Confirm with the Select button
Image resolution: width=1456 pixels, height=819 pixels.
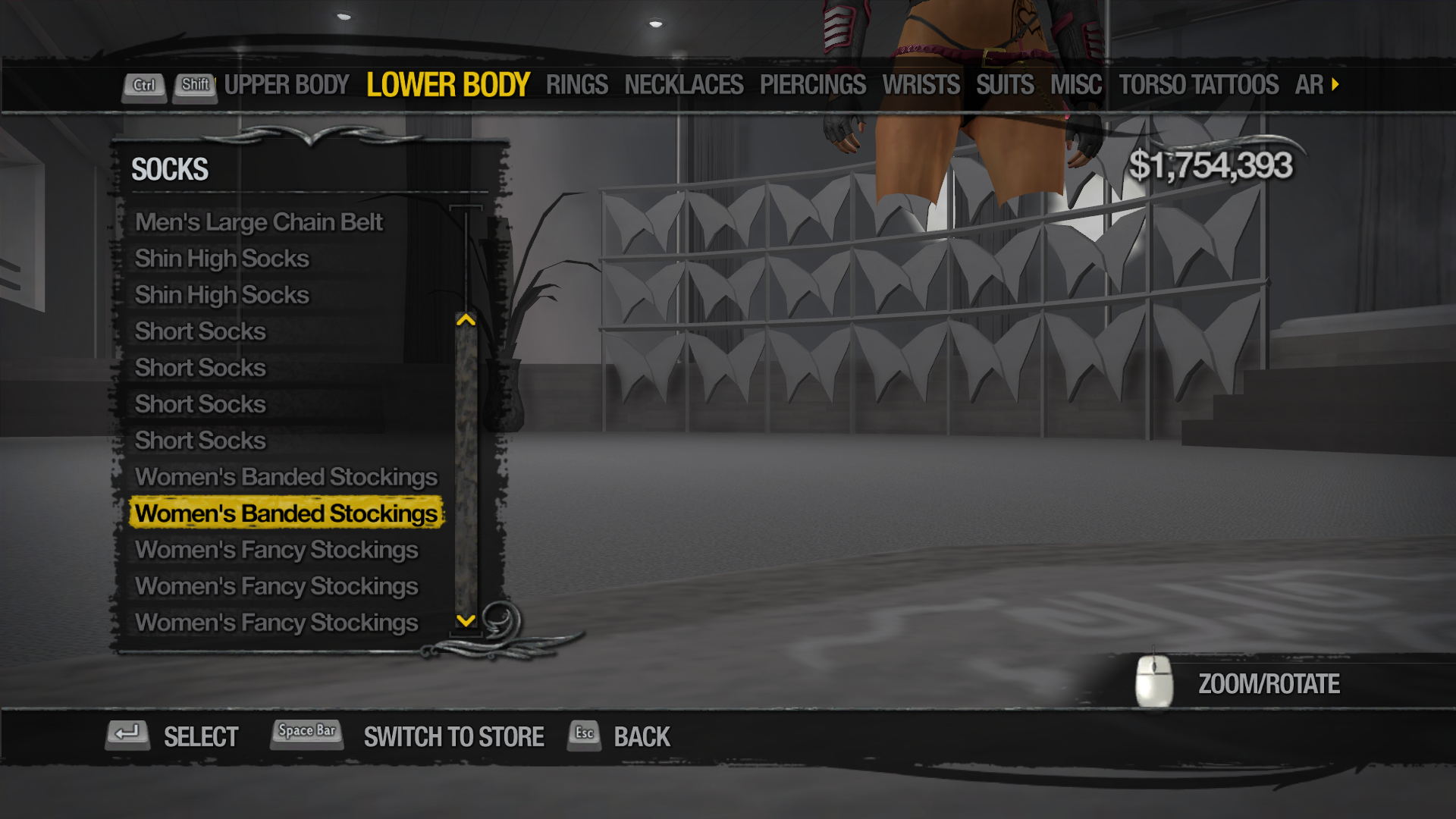coord(200,736)
